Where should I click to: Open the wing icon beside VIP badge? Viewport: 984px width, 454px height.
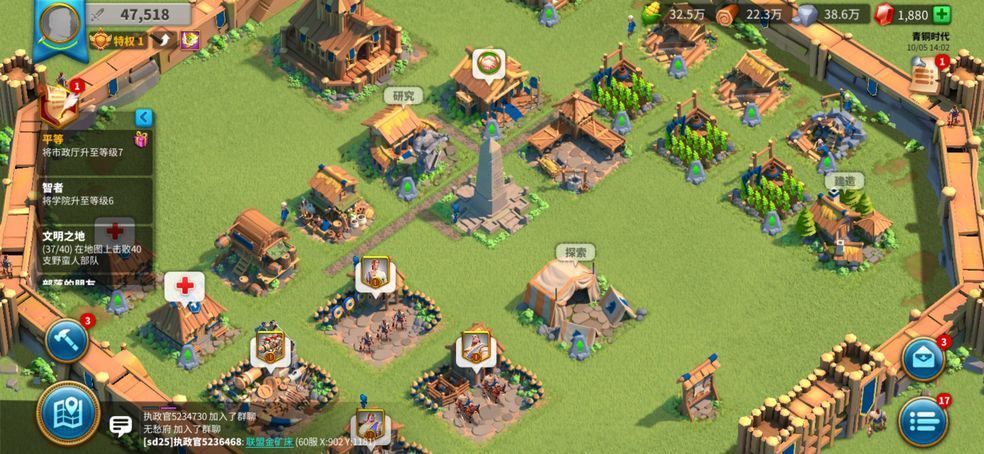coord(163,41)
